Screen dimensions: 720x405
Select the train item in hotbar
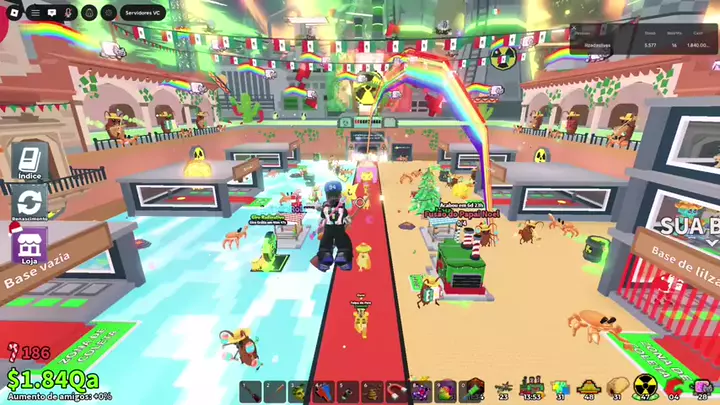coord(531,388)
